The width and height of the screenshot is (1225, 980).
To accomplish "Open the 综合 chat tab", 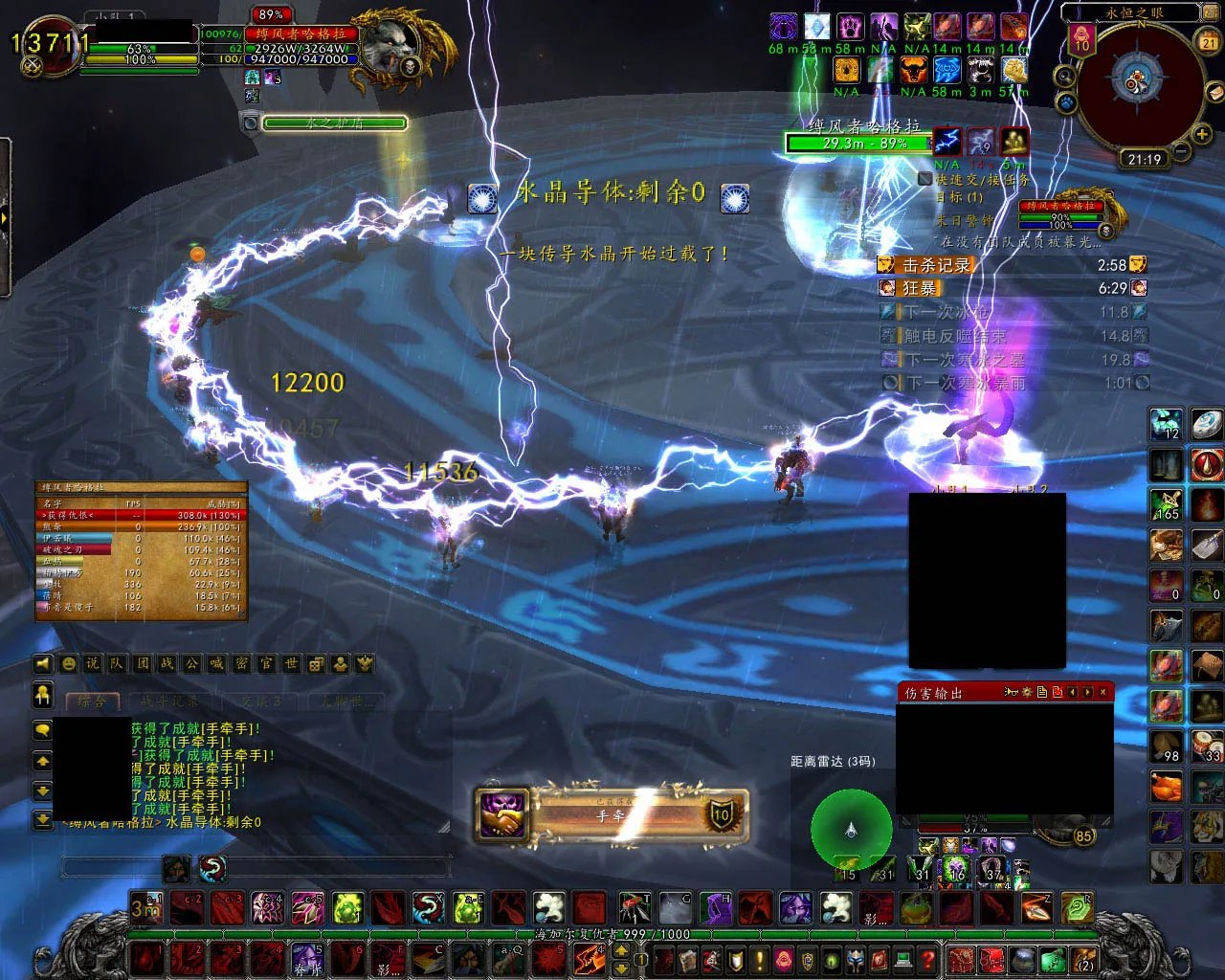I will pyautogui.click(x=93, y=702).
